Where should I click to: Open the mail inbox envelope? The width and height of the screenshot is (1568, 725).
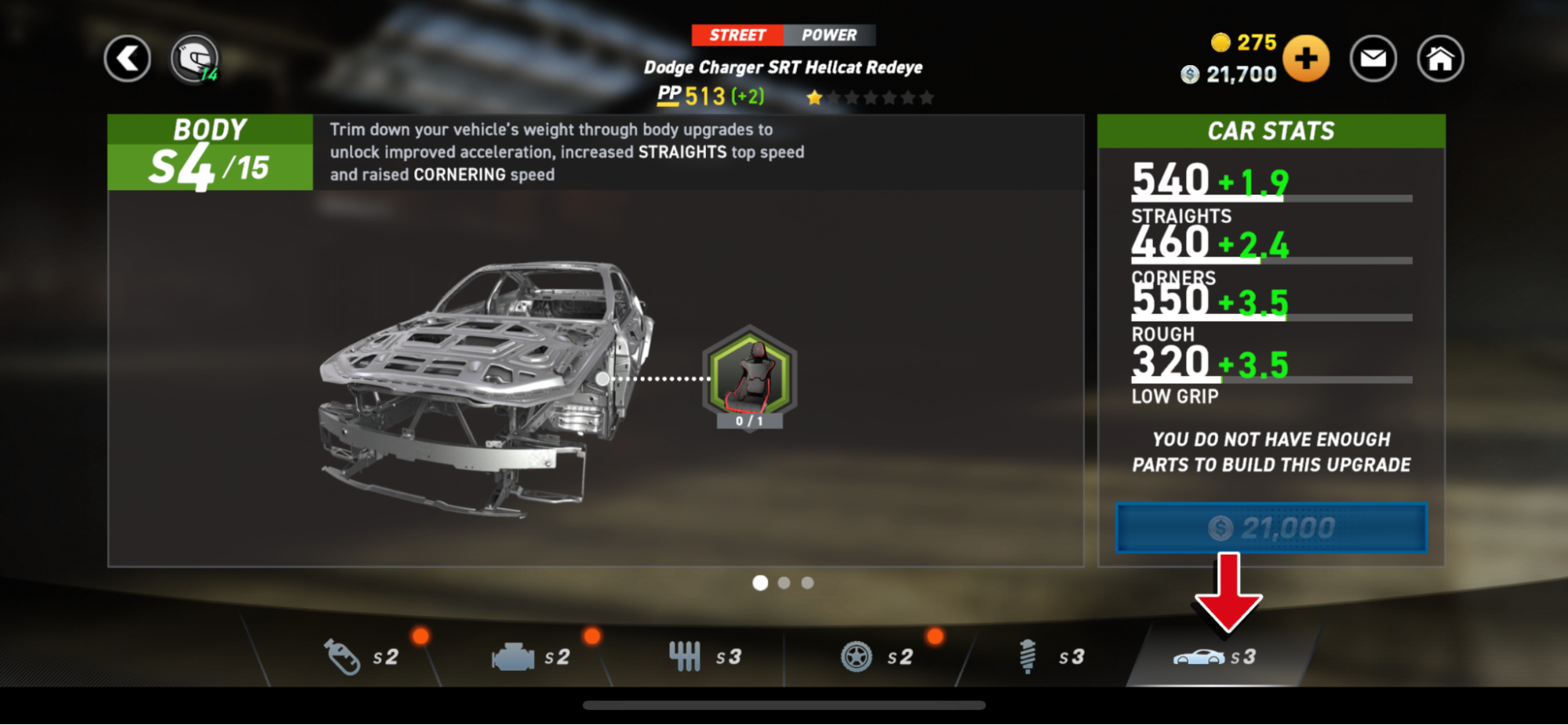(x=1373, y=58)
